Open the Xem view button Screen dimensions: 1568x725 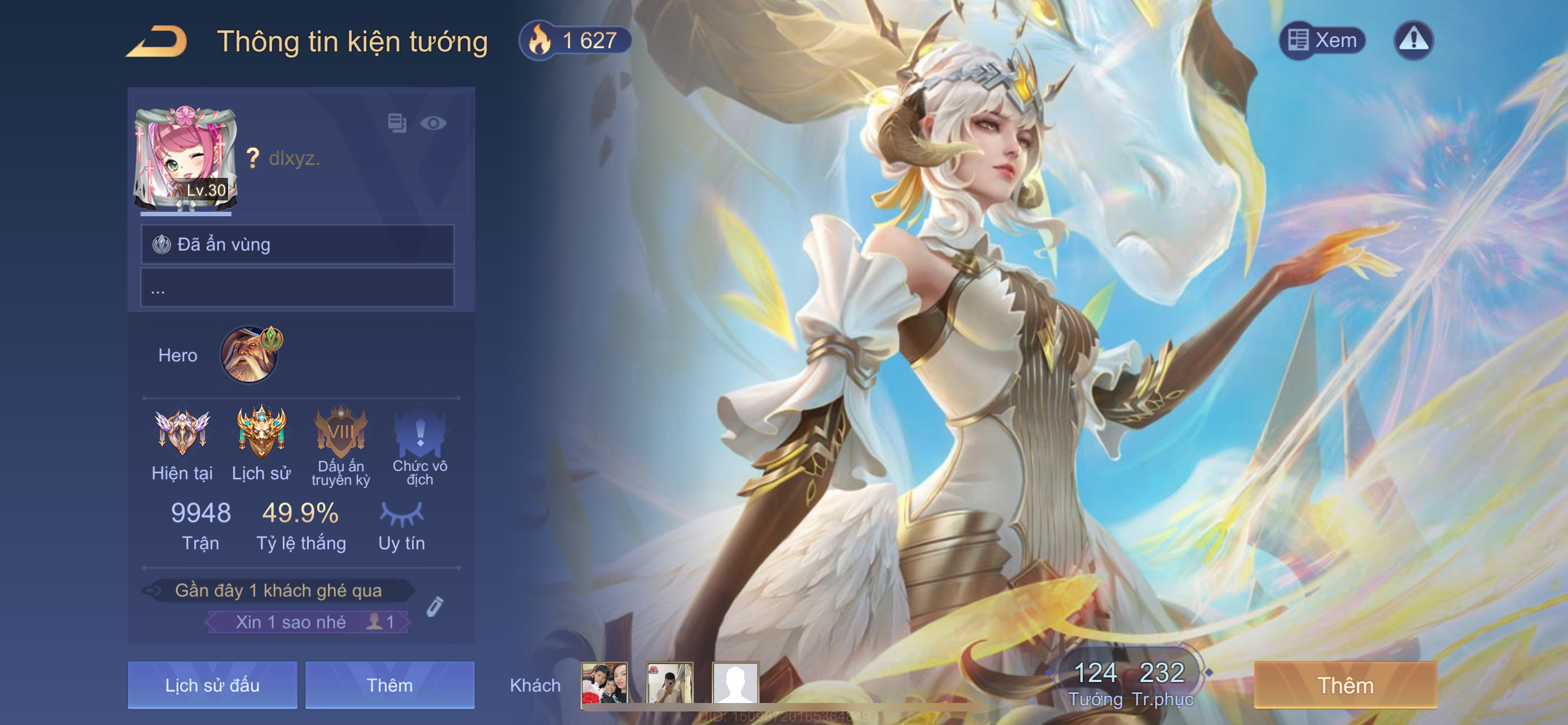[x=1322, y=41]
